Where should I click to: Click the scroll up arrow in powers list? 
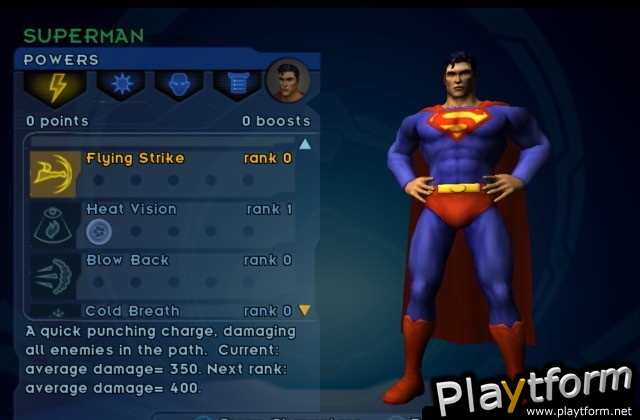[x=304, y=144]
